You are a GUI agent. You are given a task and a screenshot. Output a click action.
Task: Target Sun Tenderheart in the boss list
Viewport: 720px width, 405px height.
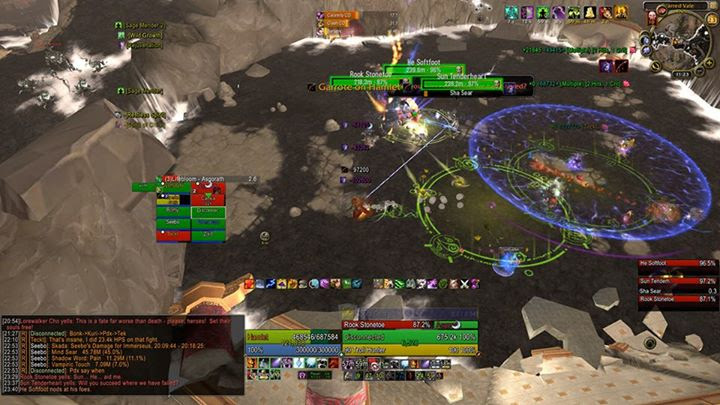pos(691,281)
